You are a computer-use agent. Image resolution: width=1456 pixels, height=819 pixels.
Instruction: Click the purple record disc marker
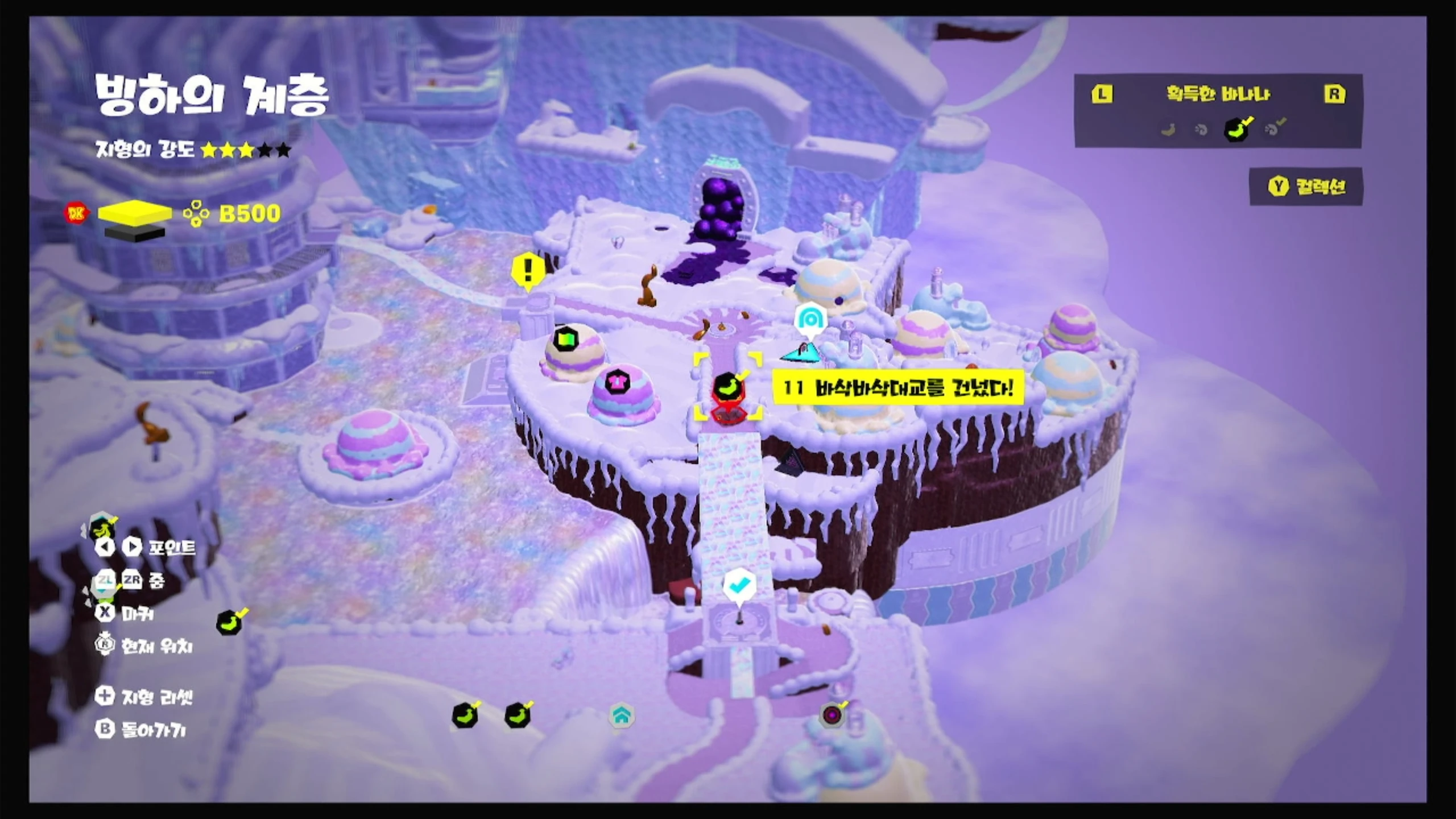(x=832, y=715)
